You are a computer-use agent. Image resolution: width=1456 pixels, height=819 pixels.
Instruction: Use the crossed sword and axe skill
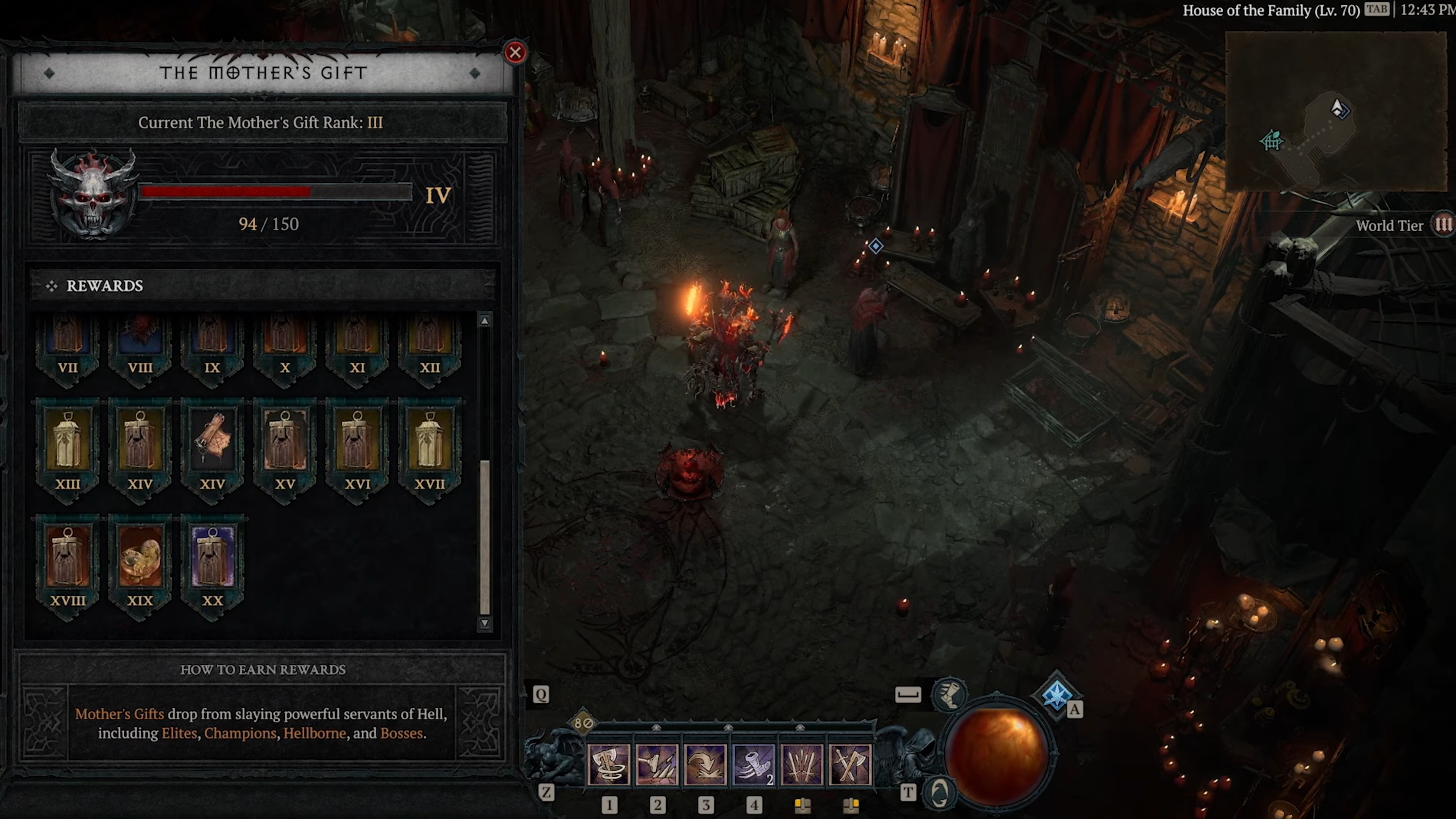pyautogui.click(x=850, y=765)
